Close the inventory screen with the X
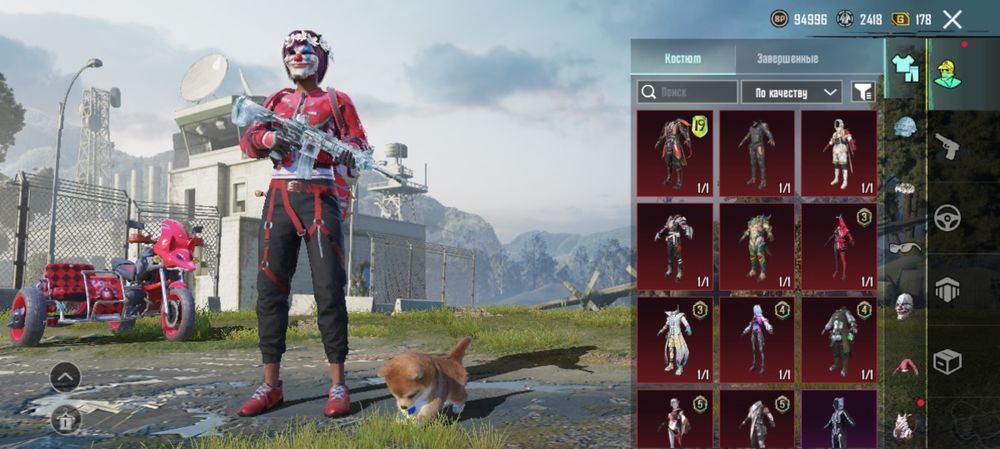The image size is (1000, 449). click(952, 19)
